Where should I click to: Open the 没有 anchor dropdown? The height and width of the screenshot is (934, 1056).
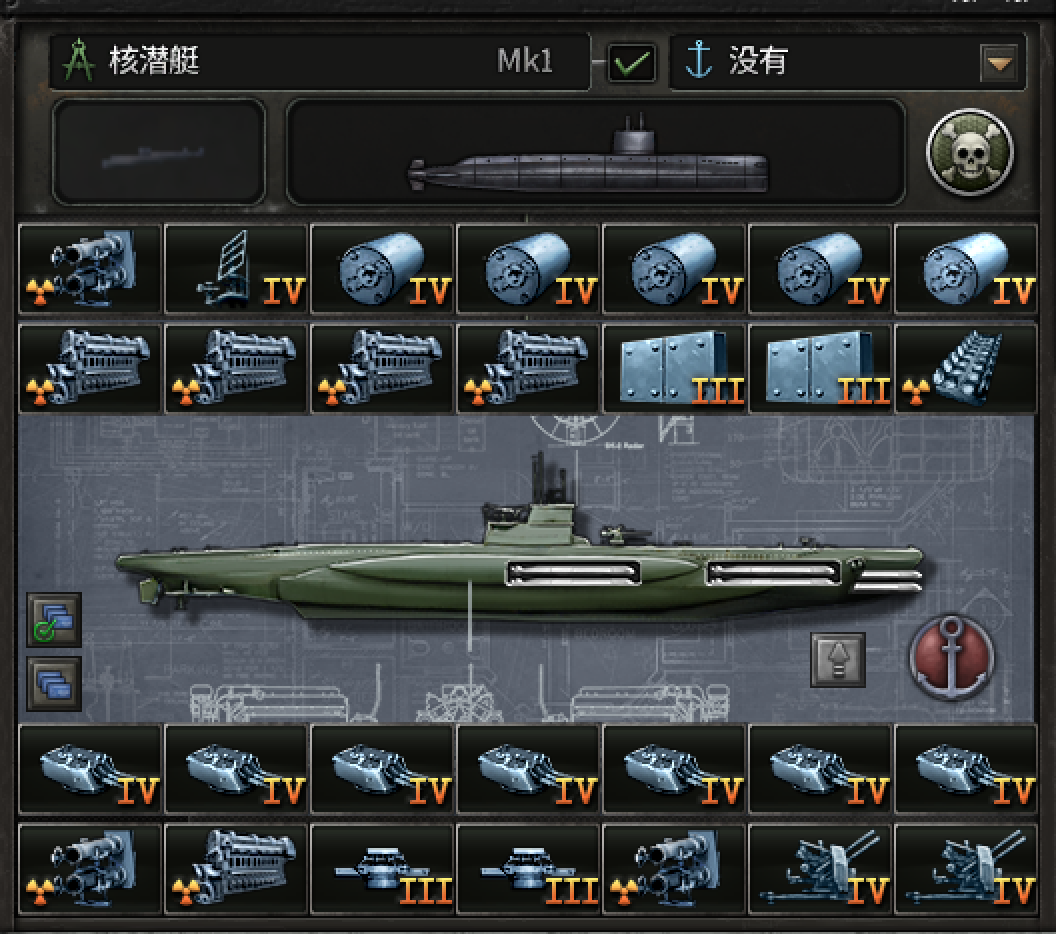tap(999, 64)
